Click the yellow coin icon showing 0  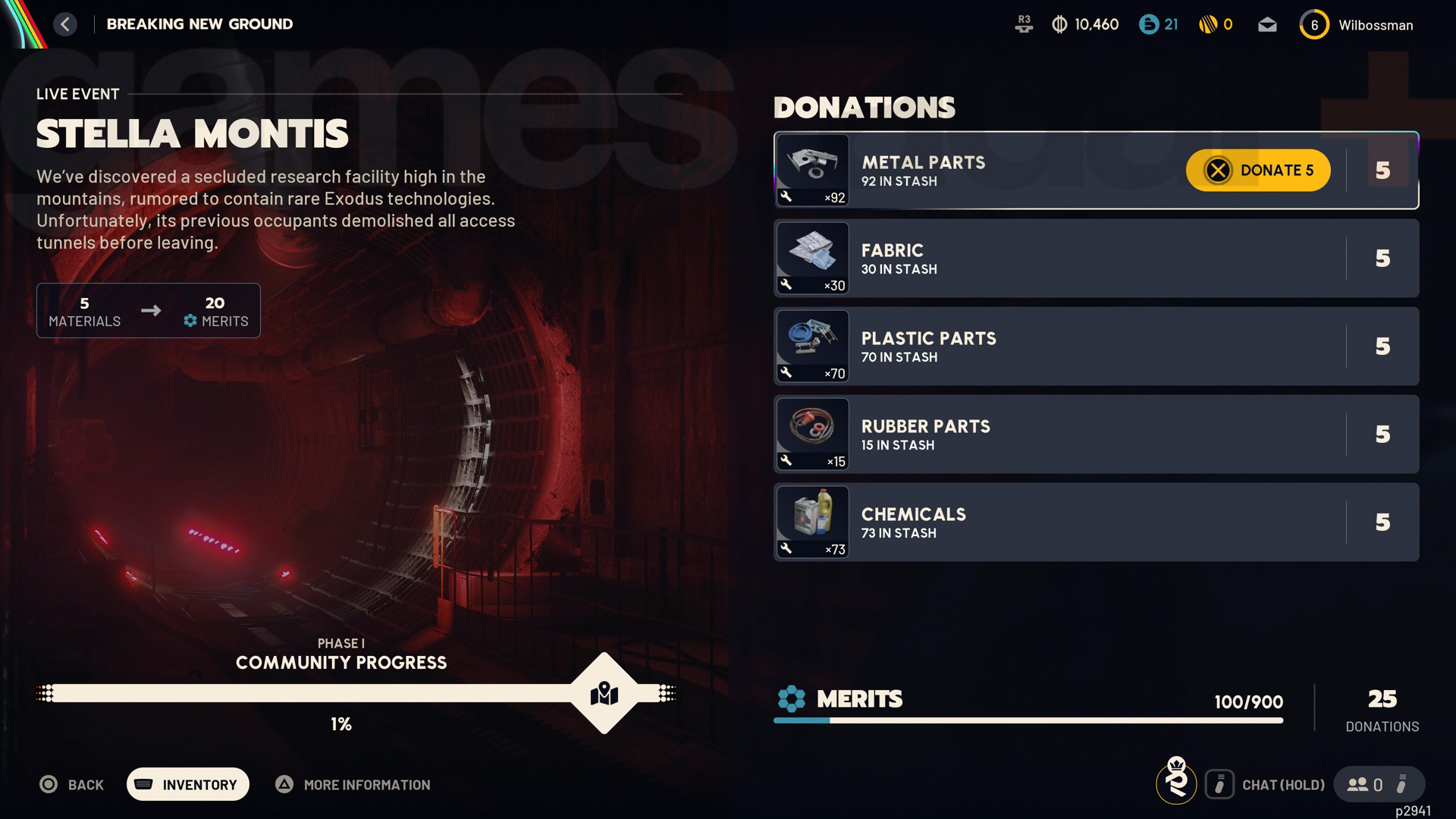pyautogui.click(x=1208, y=24)
